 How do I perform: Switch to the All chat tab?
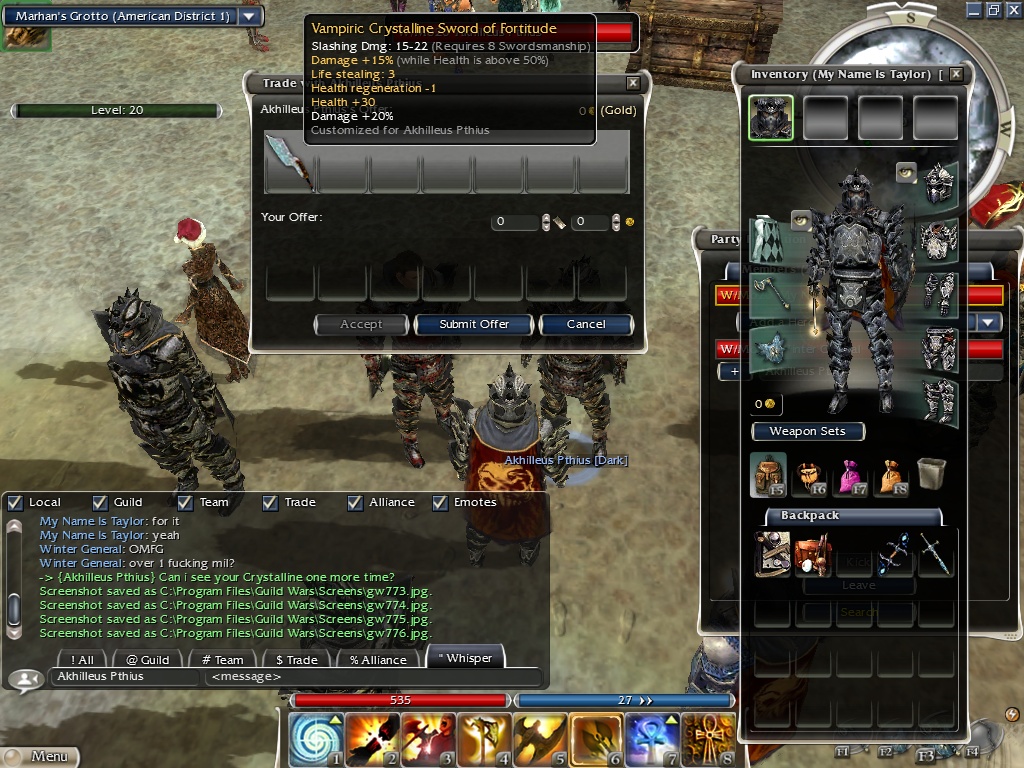coord(82,659)
